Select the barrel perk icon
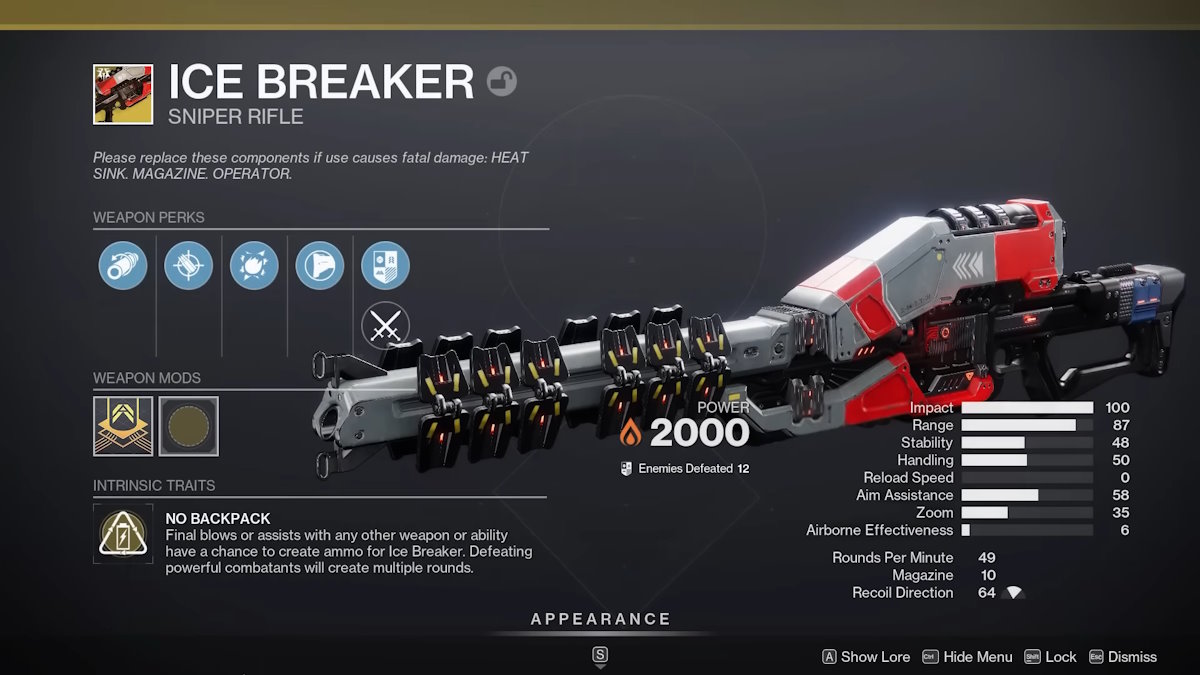Image resolution: width=1200 pixels, height=675 pixels. tap(123, 266)
